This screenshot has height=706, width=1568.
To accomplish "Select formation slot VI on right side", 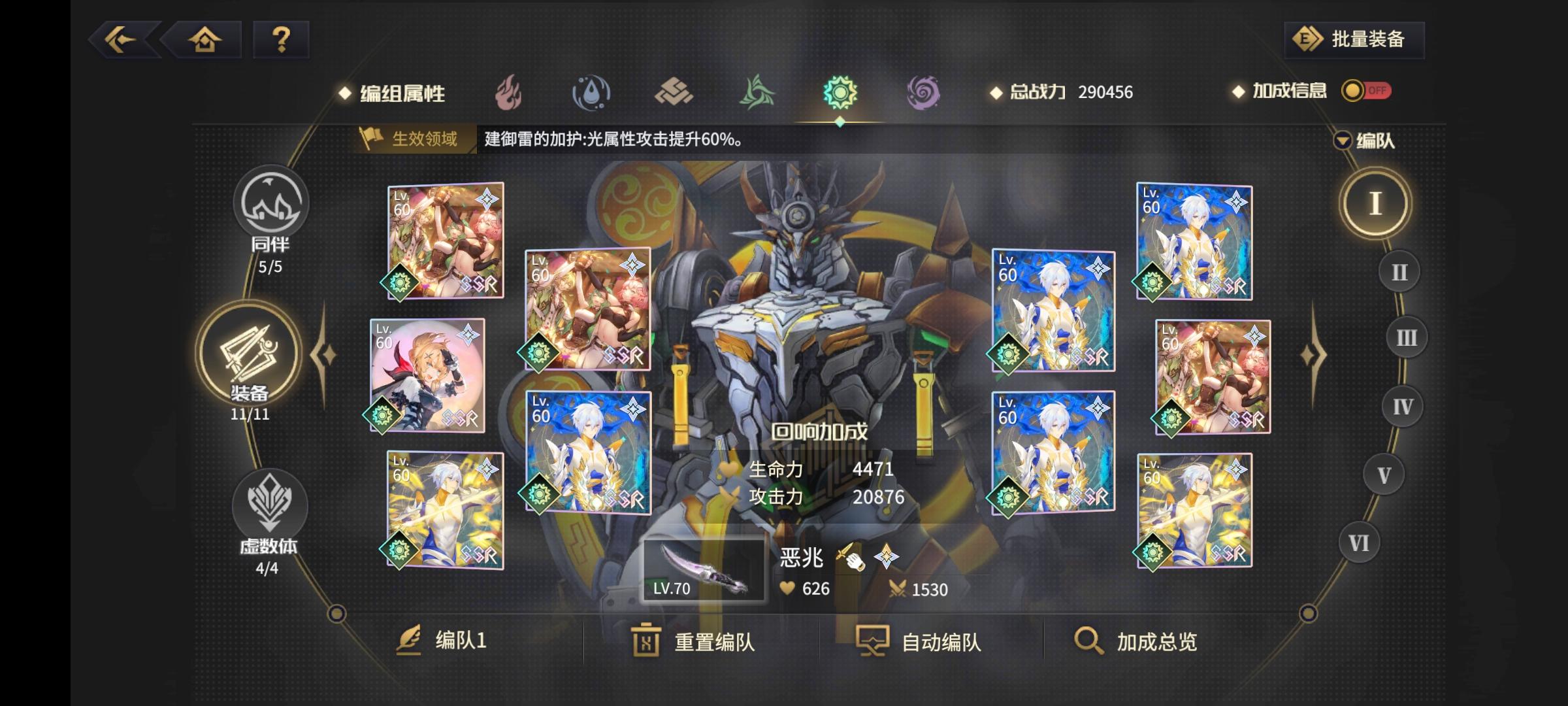I will click(x=1359, y=541).
